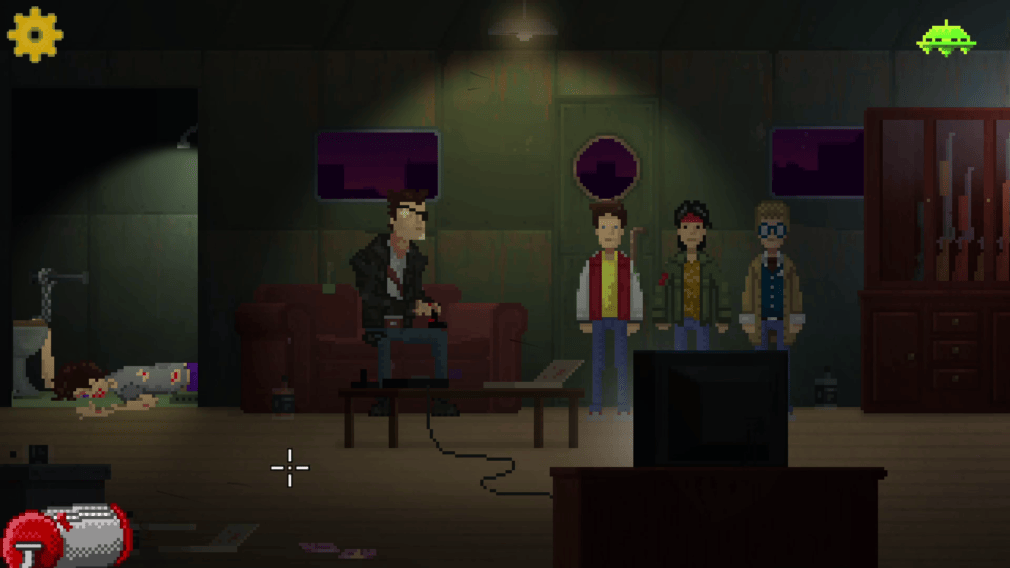Click the green UFO icon

click(x=946, y=39)
